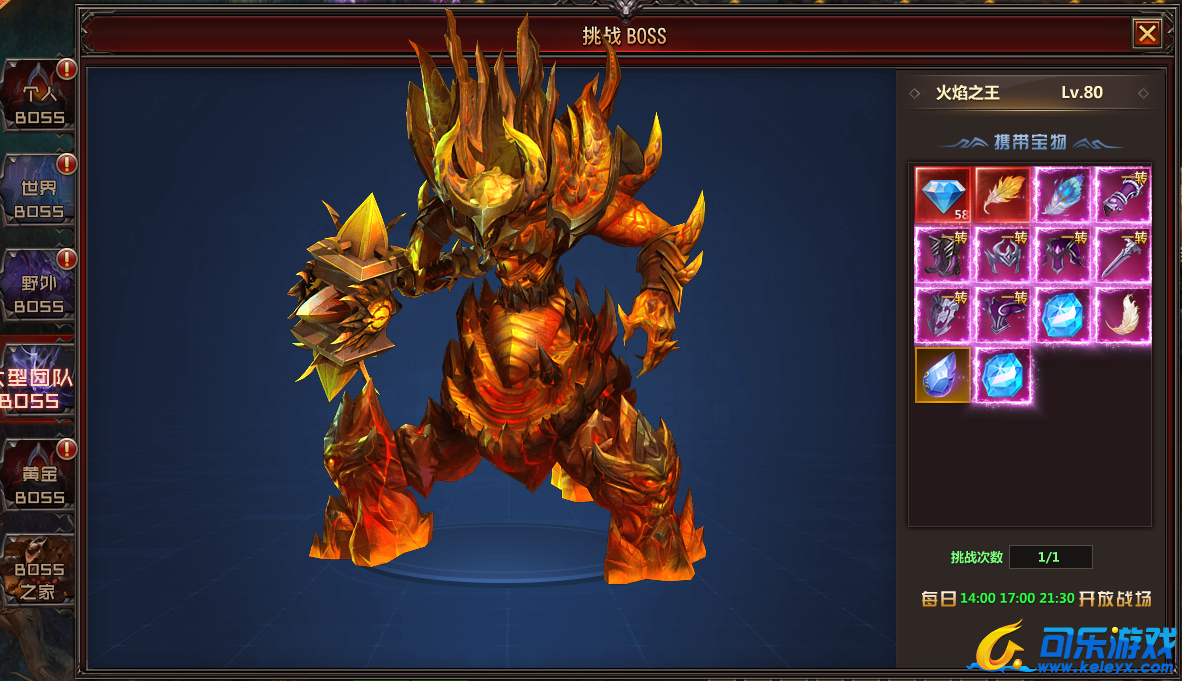
Task: Inspect the blue diamond reward with 58
Action: (x=943, y=195)
